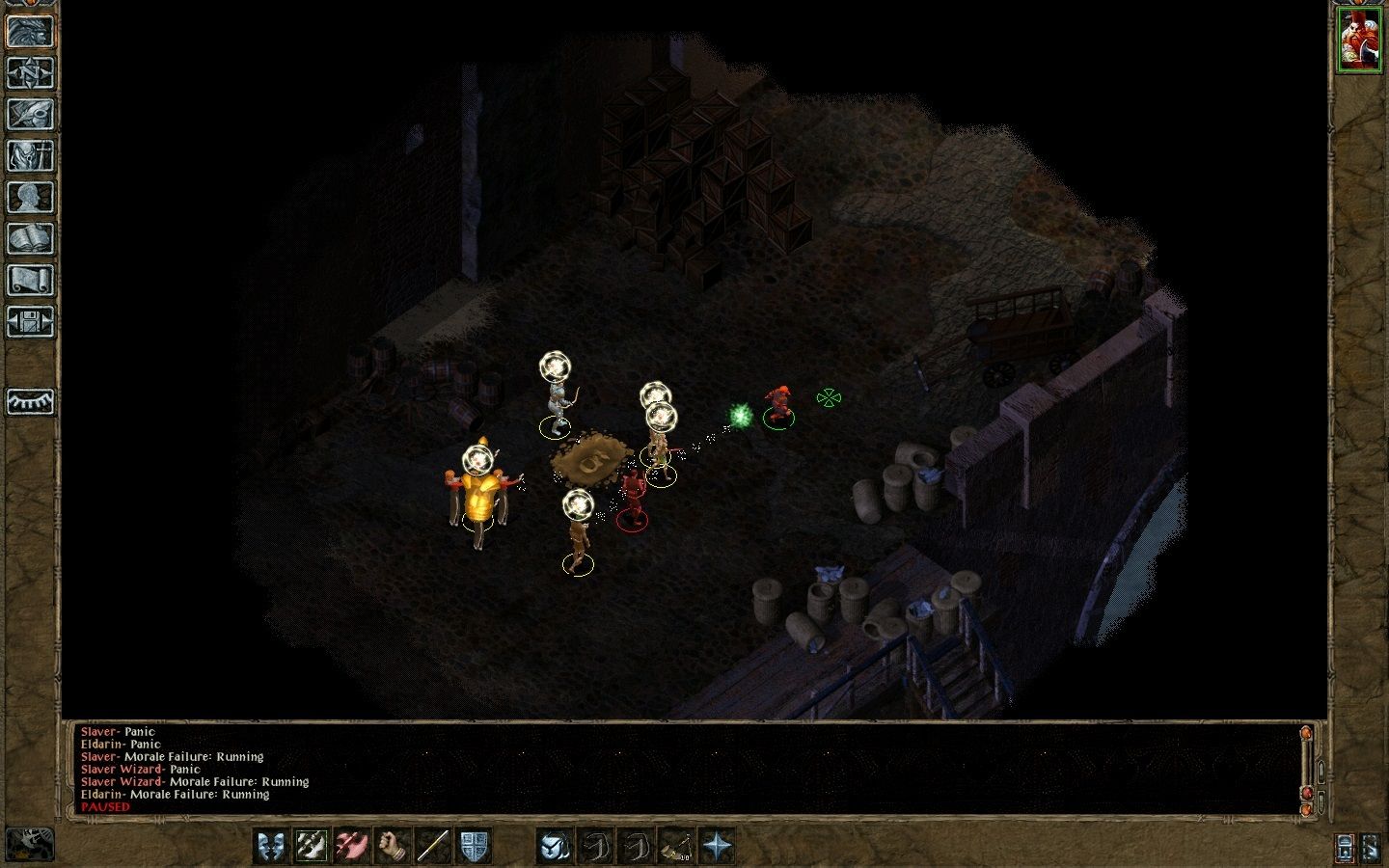The width and height of the screenshot is (1389, 868).
Task: Equip the quarterstaff quick weapon
Action: pyautogui.click(x=433, y=846)
